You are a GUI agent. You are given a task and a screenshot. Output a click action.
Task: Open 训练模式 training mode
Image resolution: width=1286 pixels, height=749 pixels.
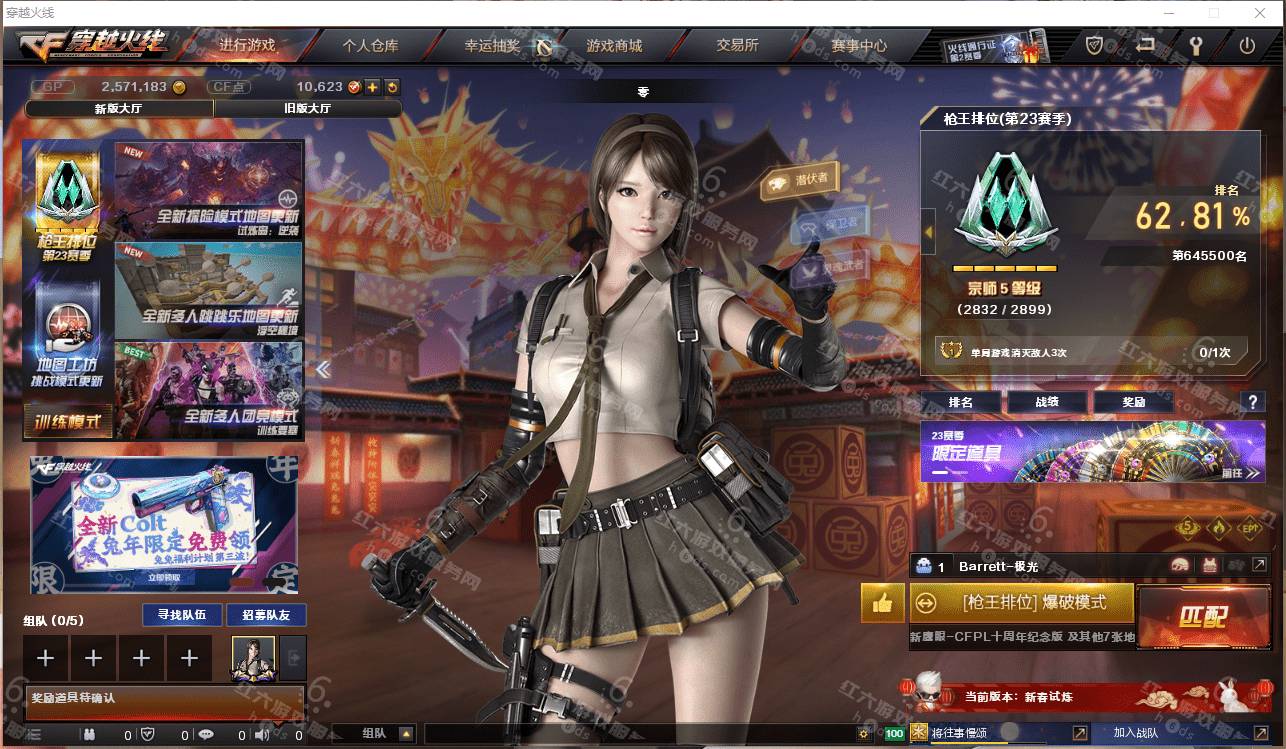[x=68, y=421]
